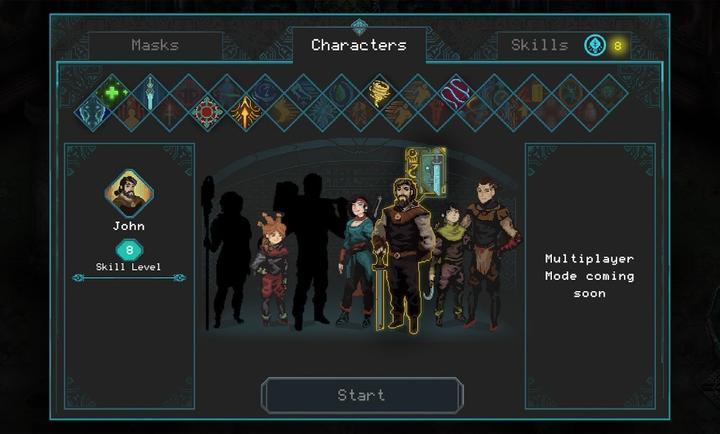Choose the tall fighter with red gloves

(490, 250)
